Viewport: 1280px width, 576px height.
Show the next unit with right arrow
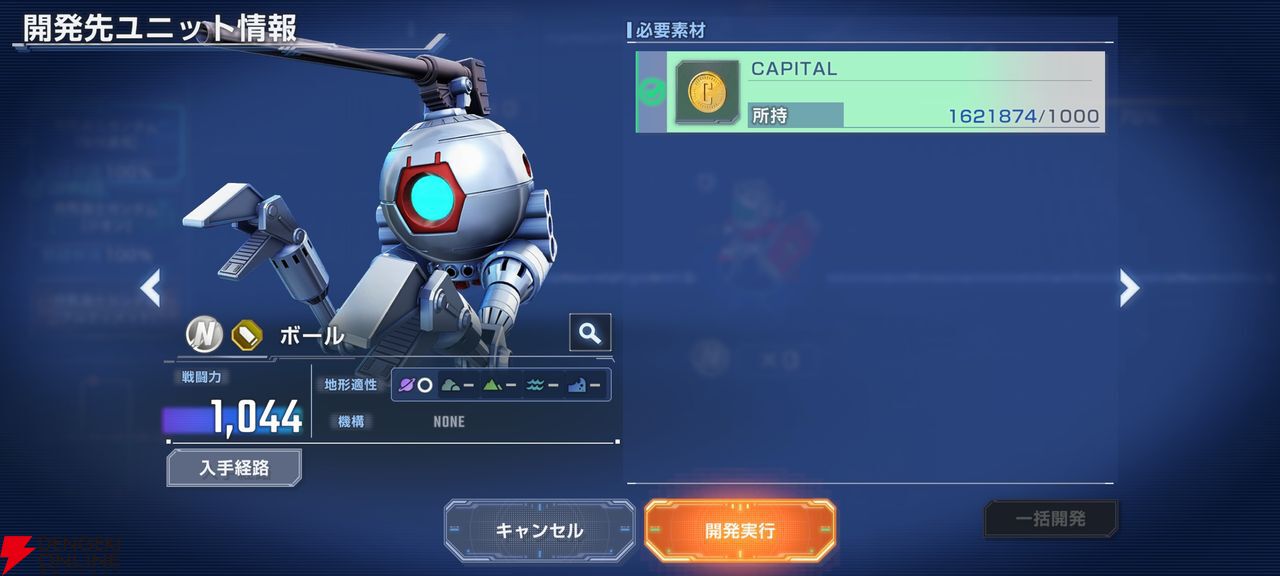tap(1129, 288)
